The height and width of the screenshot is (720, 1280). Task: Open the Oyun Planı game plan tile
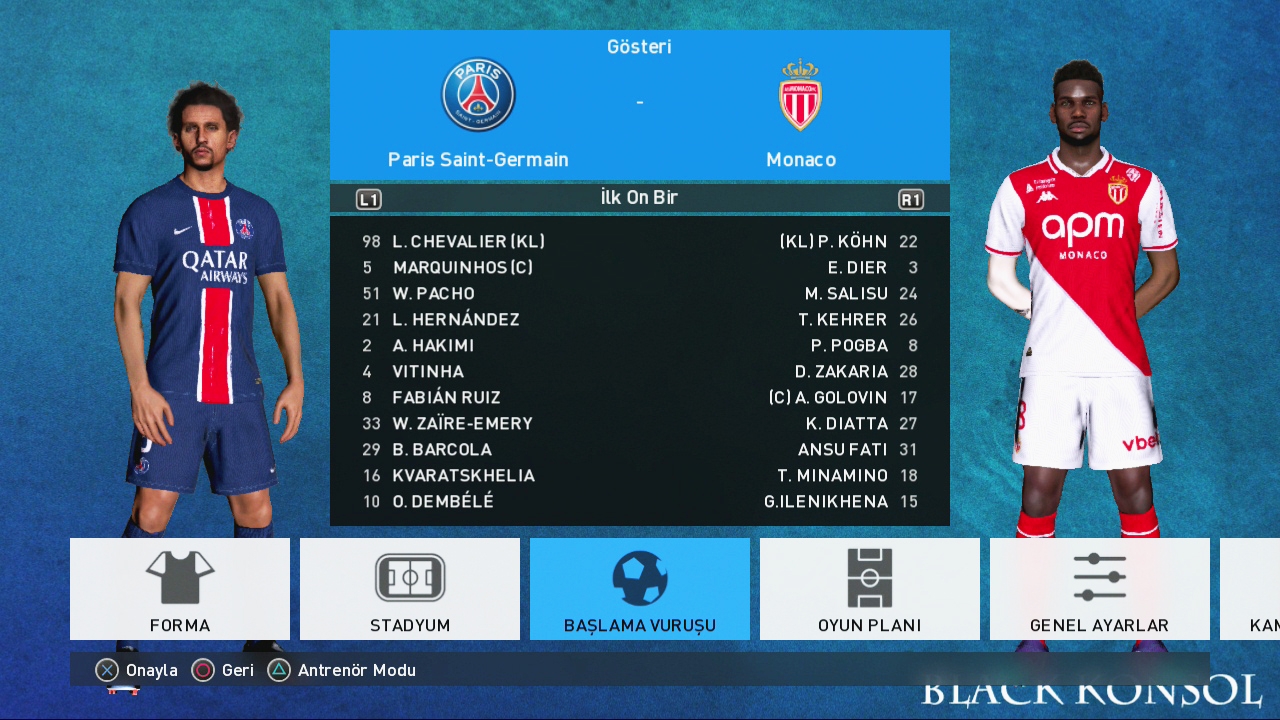coord(870,589)
